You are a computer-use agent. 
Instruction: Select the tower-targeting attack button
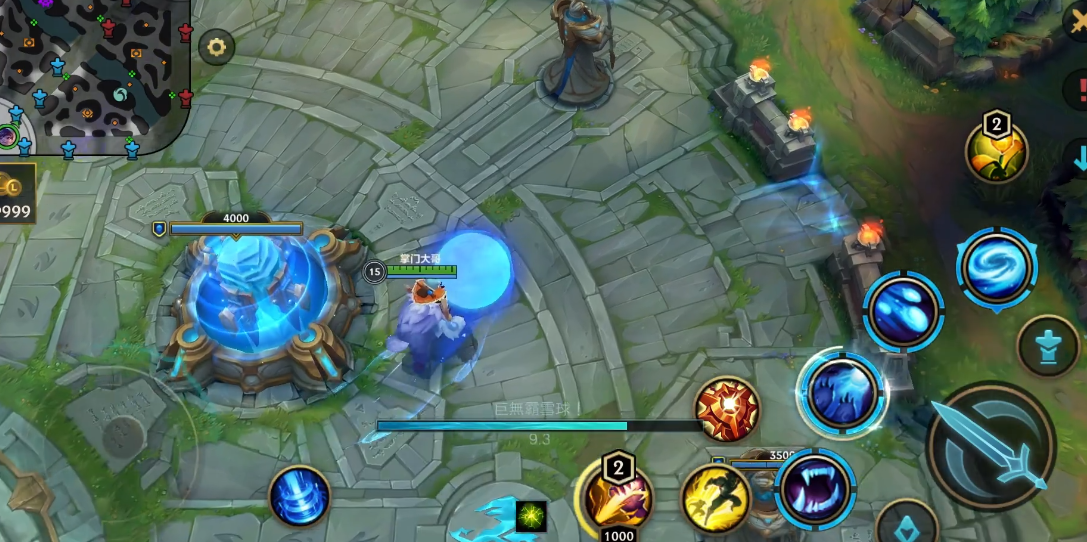point(1048,347)
